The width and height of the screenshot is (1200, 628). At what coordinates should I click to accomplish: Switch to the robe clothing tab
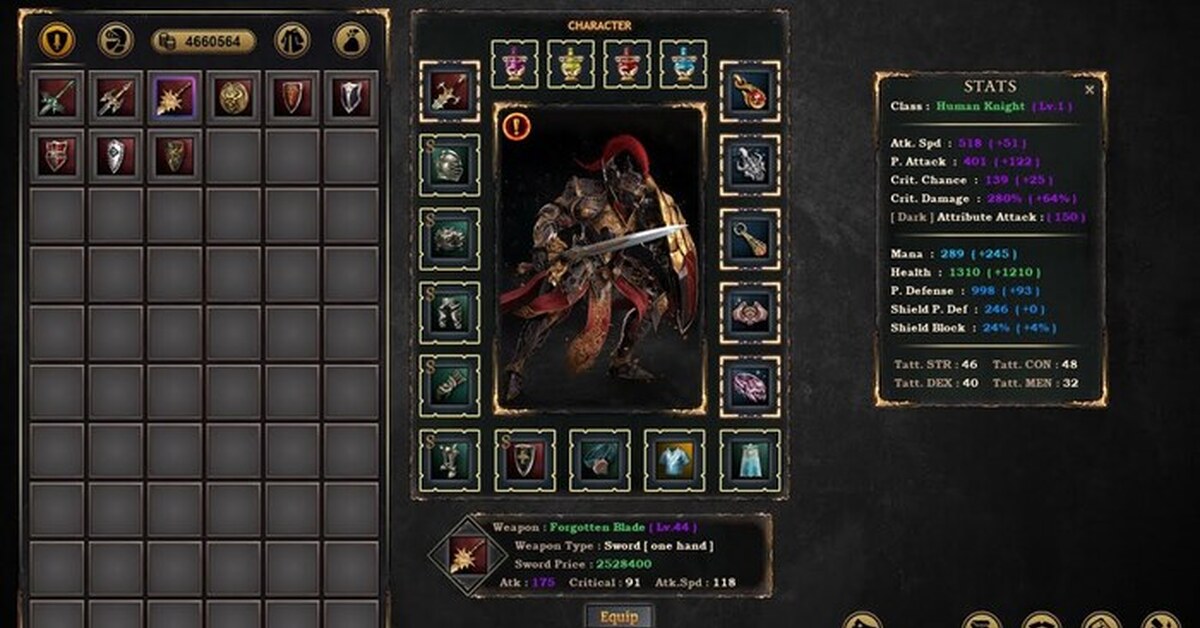(292, 41)
